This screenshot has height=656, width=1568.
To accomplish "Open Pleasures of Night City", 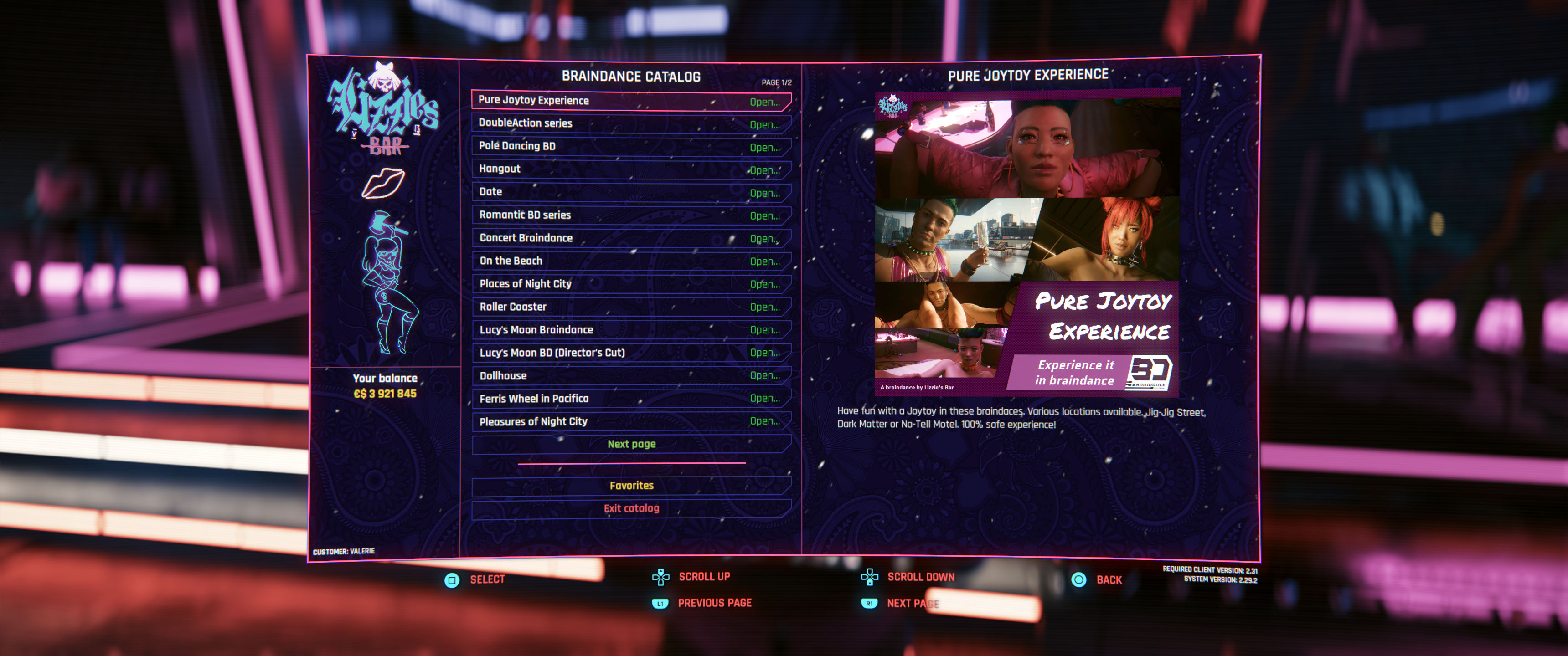I will tap(630, 421).
